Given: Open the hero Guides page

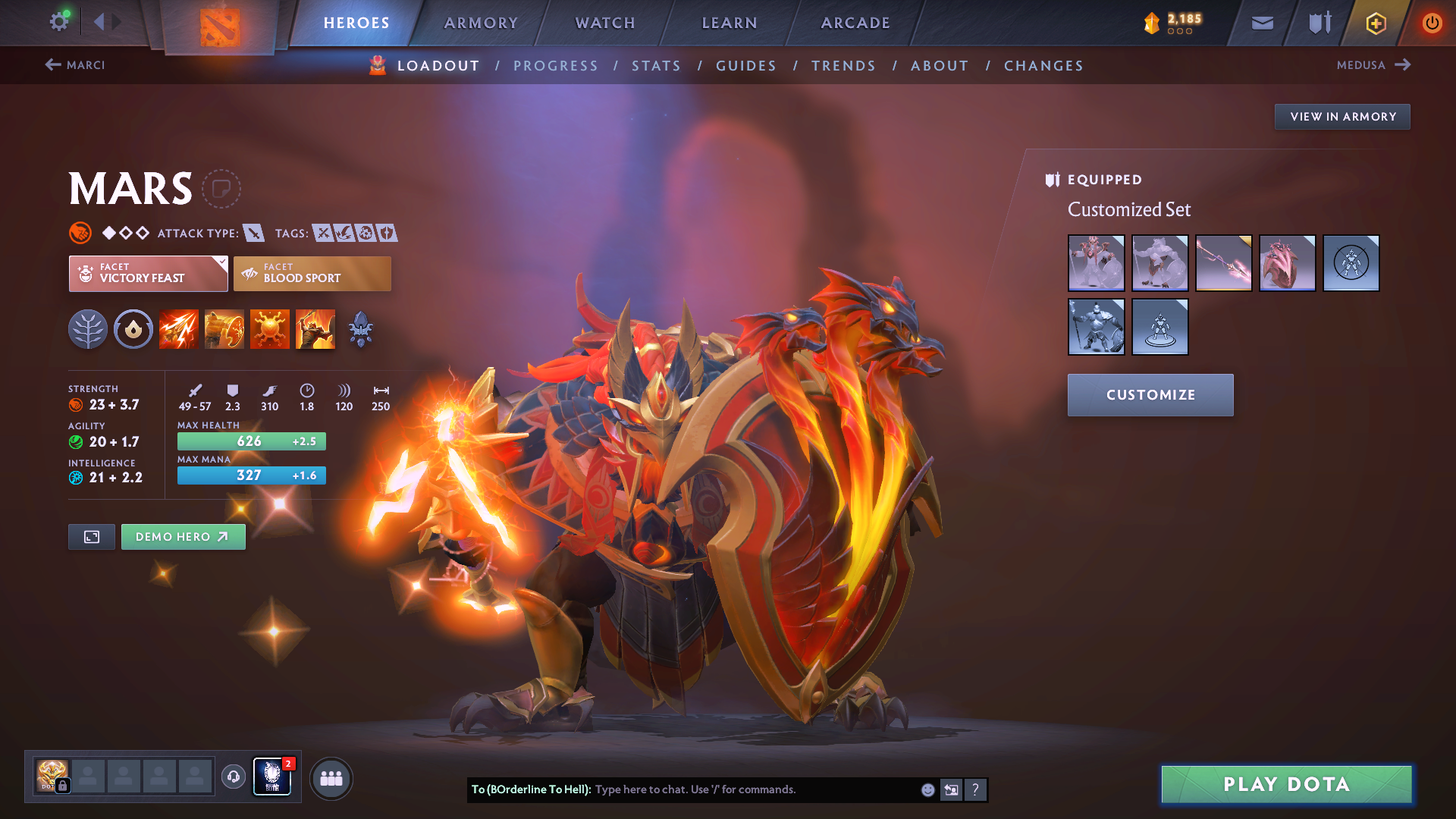Looking at the screenshot, I should pyautogui.click(x=746, y=66).
